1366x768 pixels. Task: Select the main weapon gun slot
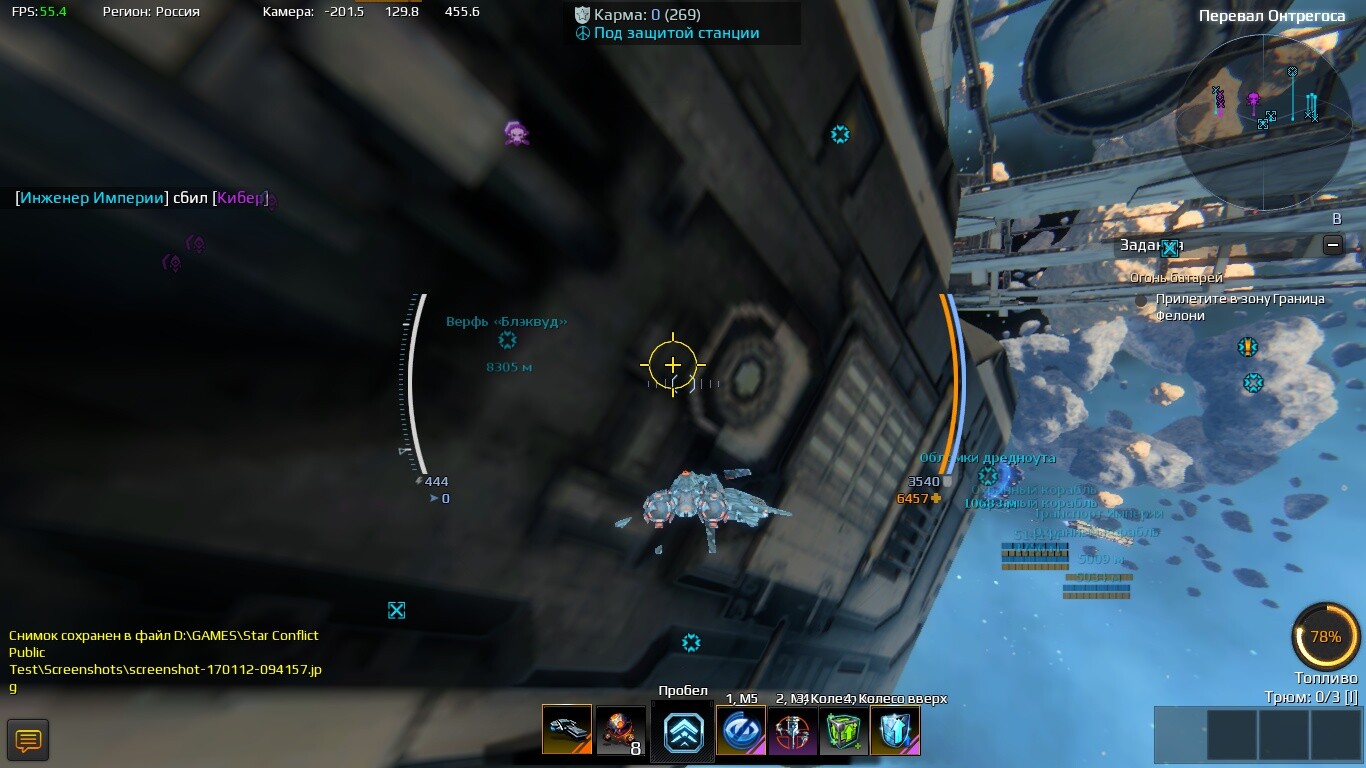[567, 730]
